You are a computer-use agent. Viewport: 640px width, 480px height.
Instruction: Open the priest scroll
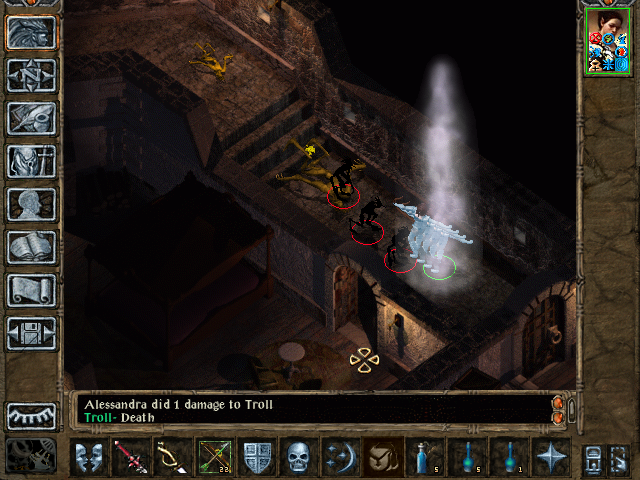click(31, 290)
